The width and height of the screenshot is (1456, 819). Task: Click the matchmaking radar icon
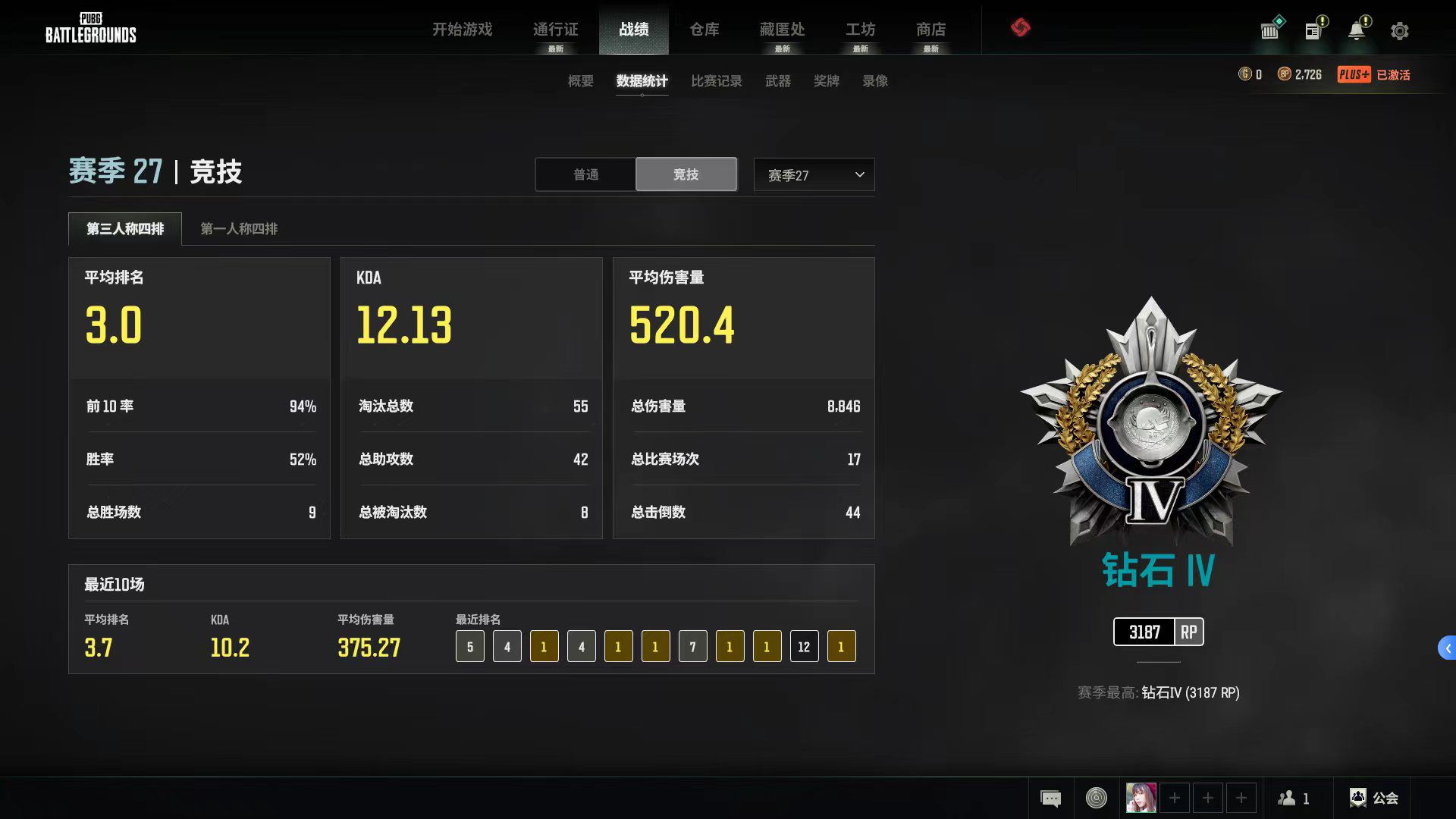pos(1095,798)
